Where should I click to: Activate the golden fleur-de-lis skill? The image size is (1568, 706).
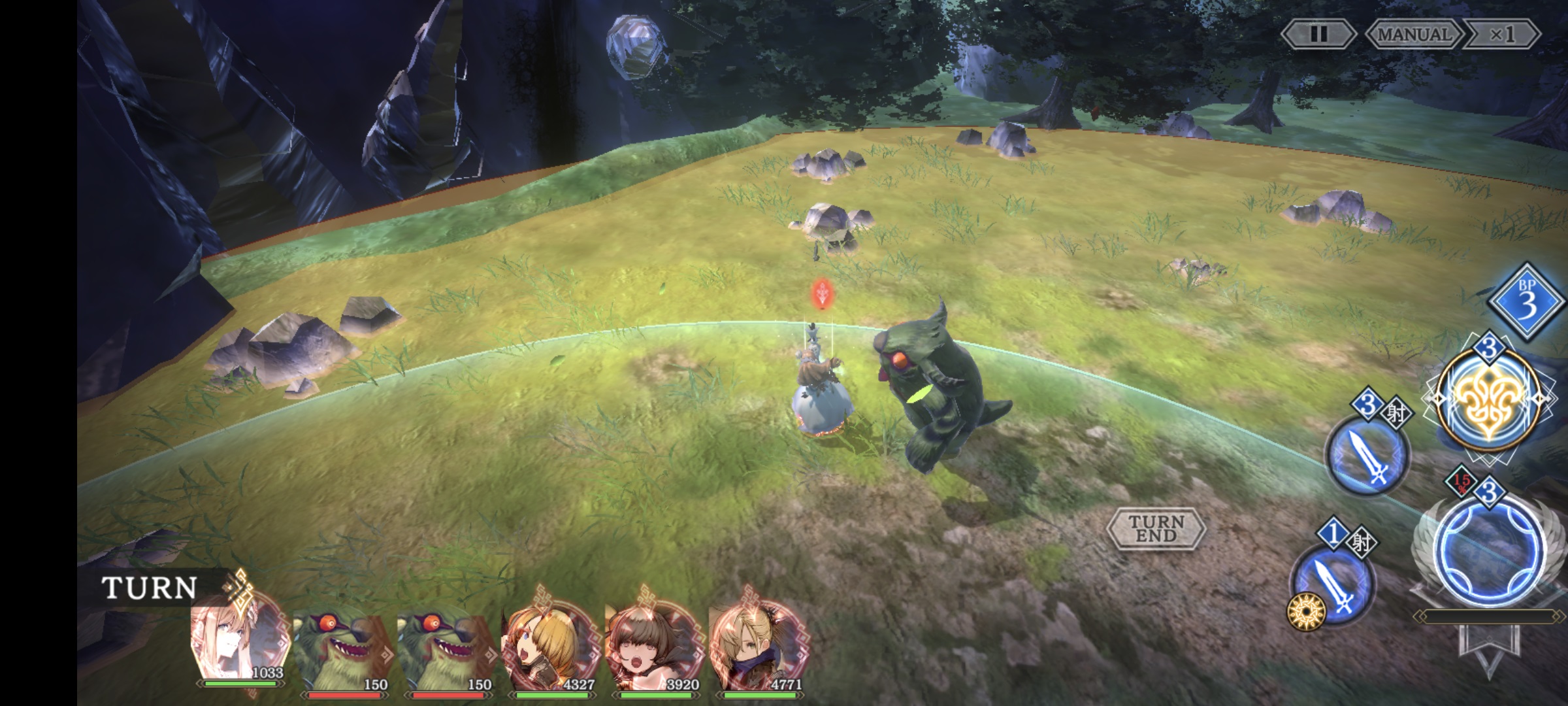click(1488, 400)
